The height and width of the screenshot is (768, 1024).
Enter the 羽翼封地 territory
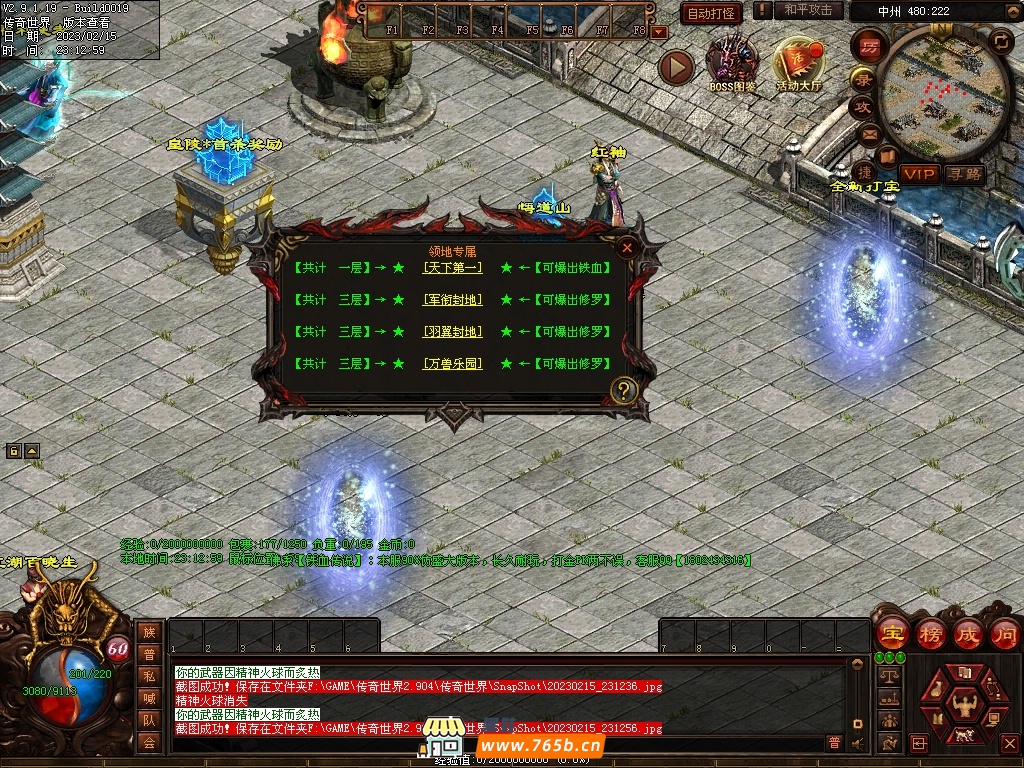click(x=452, y=332)
